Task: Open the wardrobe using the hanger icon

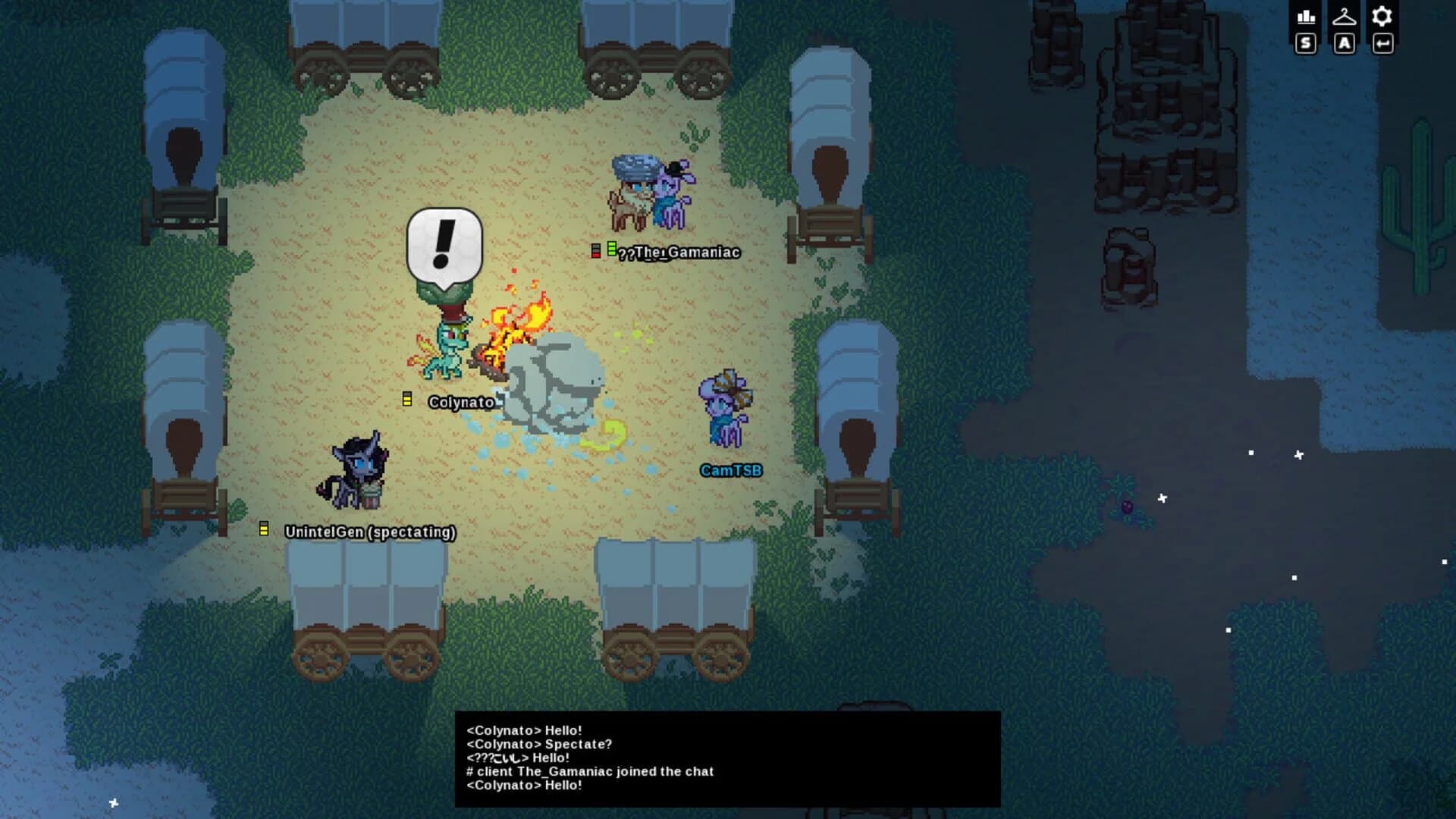Action: tap(1345, 16)
